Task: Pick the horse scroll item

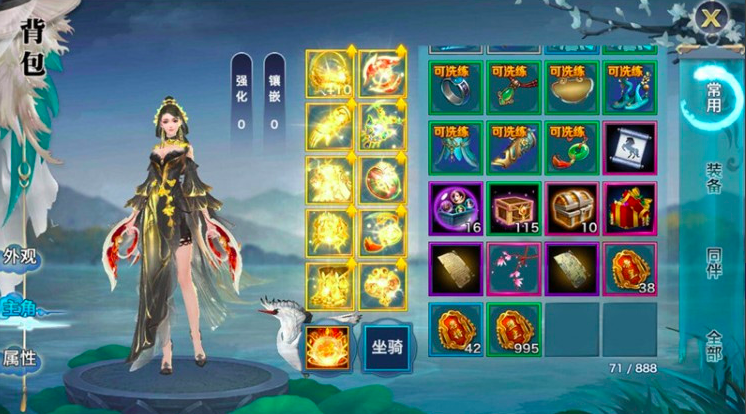Action: click(x=630, y=148)
